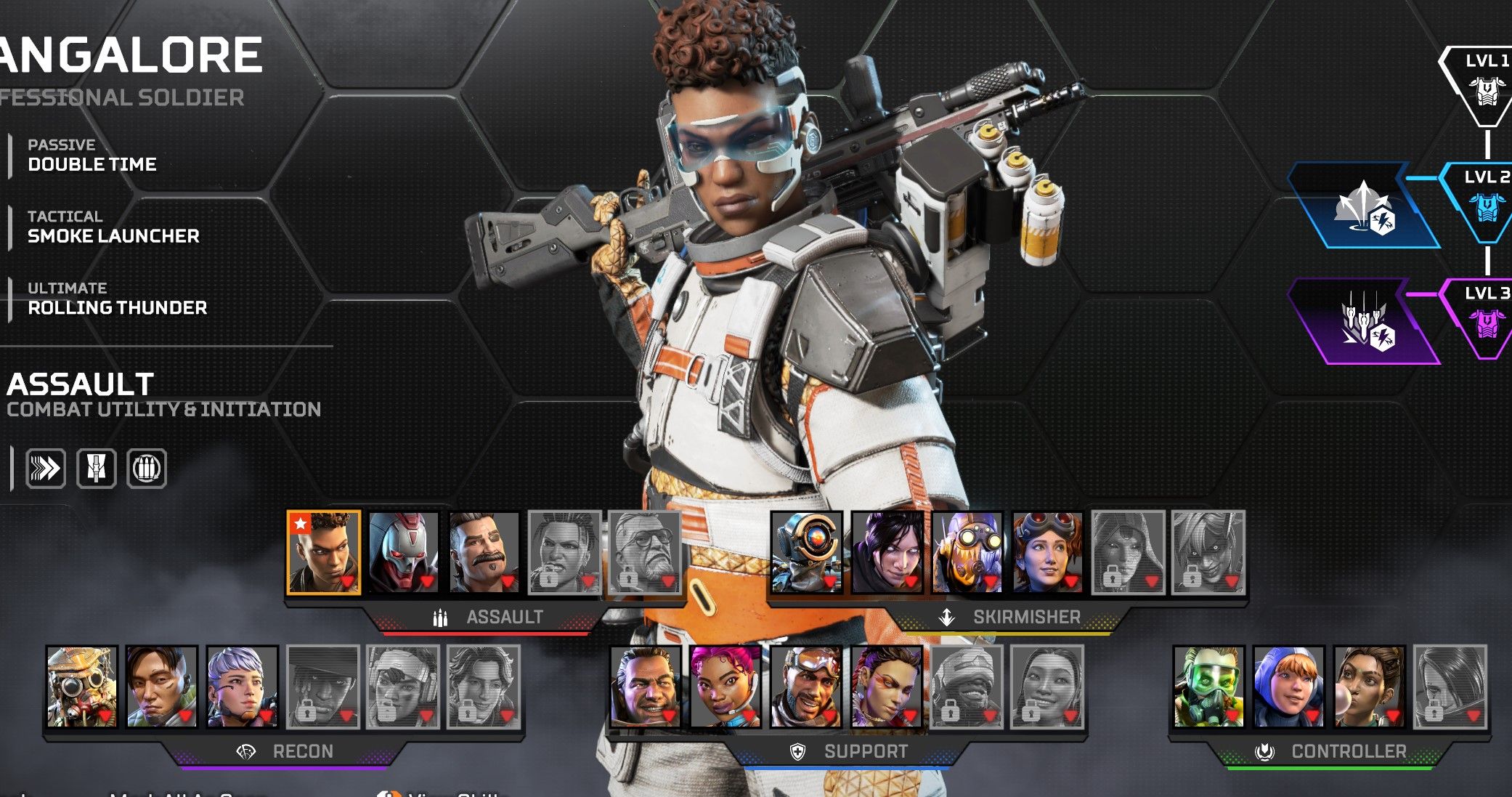Image resolution: width=1512 pixels, height=797 pixels.
Task: Pick Rampart blowing bubble gum
Action: coord(1370,687)
